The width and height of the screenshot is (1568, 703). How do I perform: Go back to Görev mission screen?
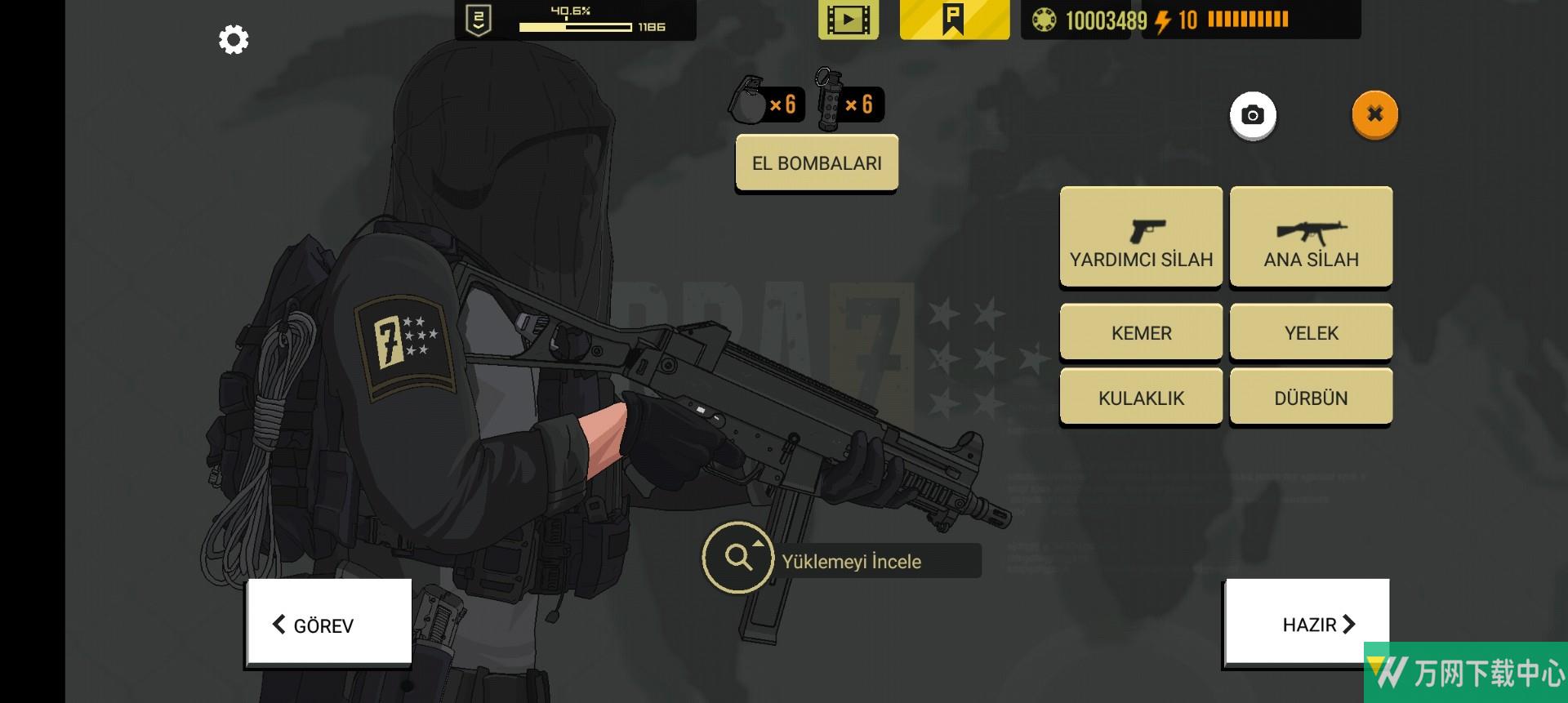329,625
